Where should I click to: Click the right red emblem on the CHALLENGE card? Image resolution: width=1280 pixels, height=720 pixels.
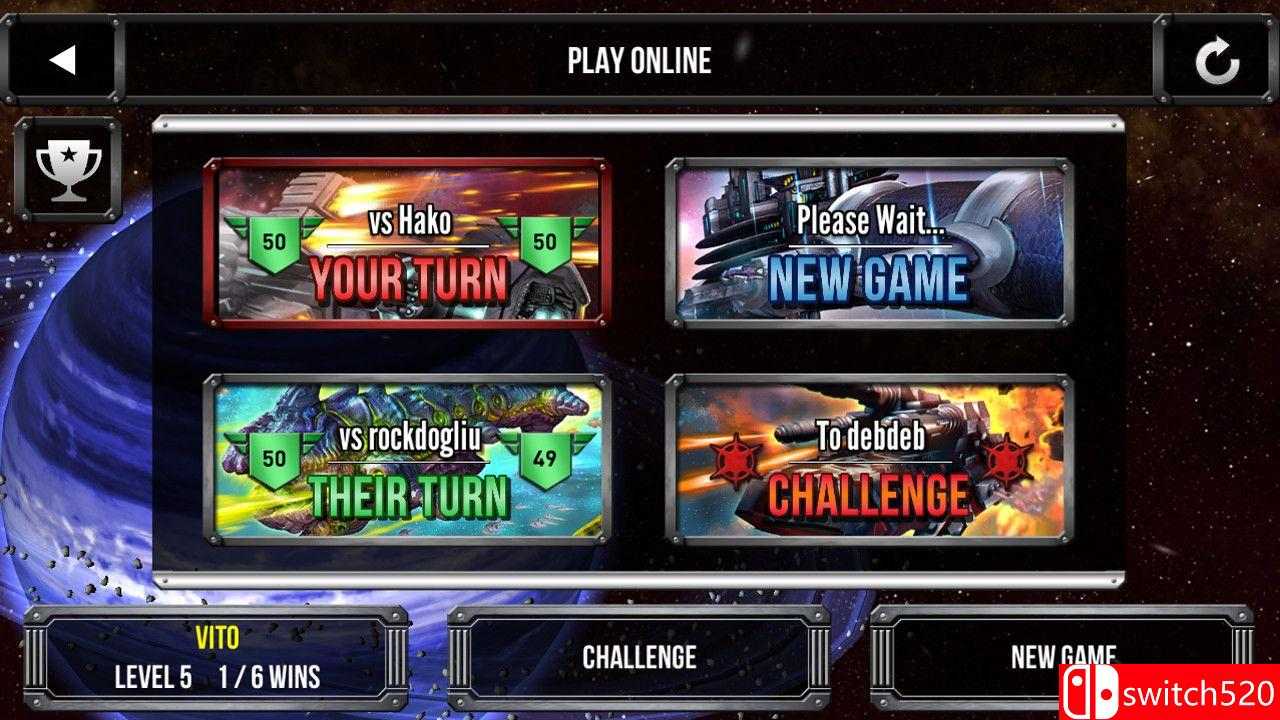pyautogui.click(x=1009, y=455)
